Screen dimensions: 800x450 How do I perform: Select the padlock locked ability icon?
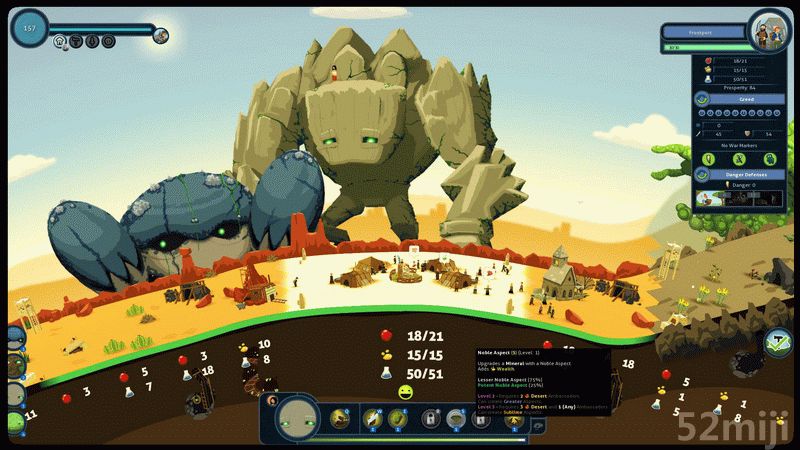coord(432,419)
